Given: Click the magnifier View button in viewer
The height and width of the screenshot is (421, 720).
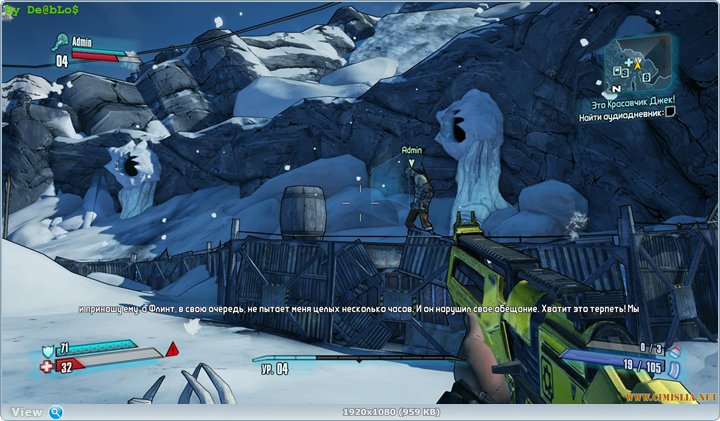Looking at the screenshot, I should 56,412.
